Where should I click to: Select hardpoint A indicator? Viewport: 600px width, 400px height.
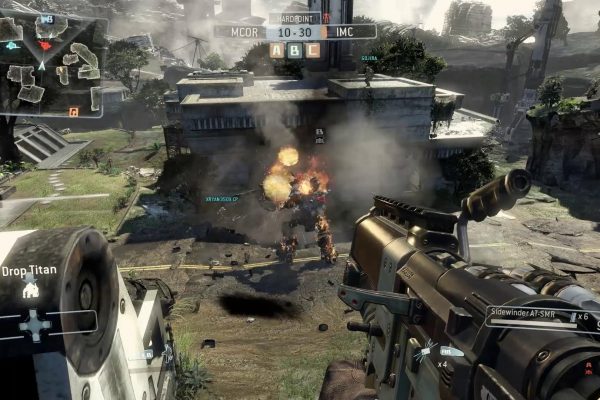277,50
